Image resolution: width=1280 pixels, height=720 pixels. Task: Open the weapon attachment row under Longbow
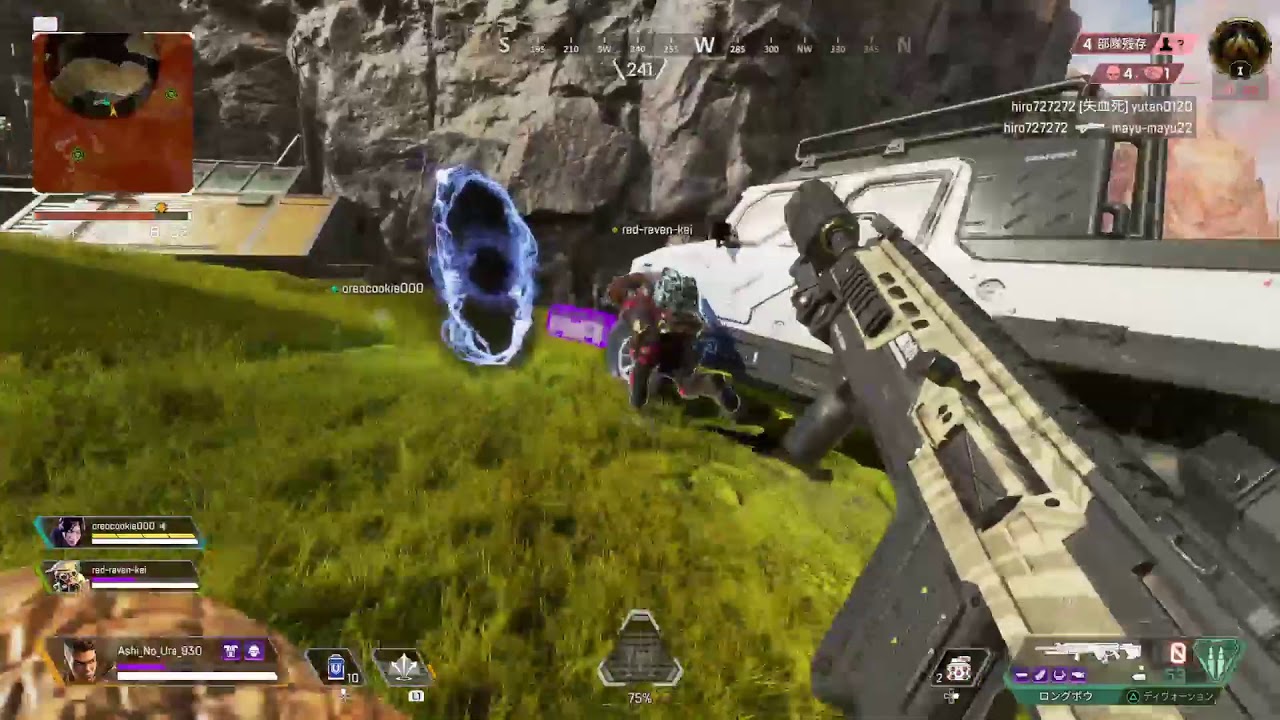pyautogui.click(x=1050, y=675)
